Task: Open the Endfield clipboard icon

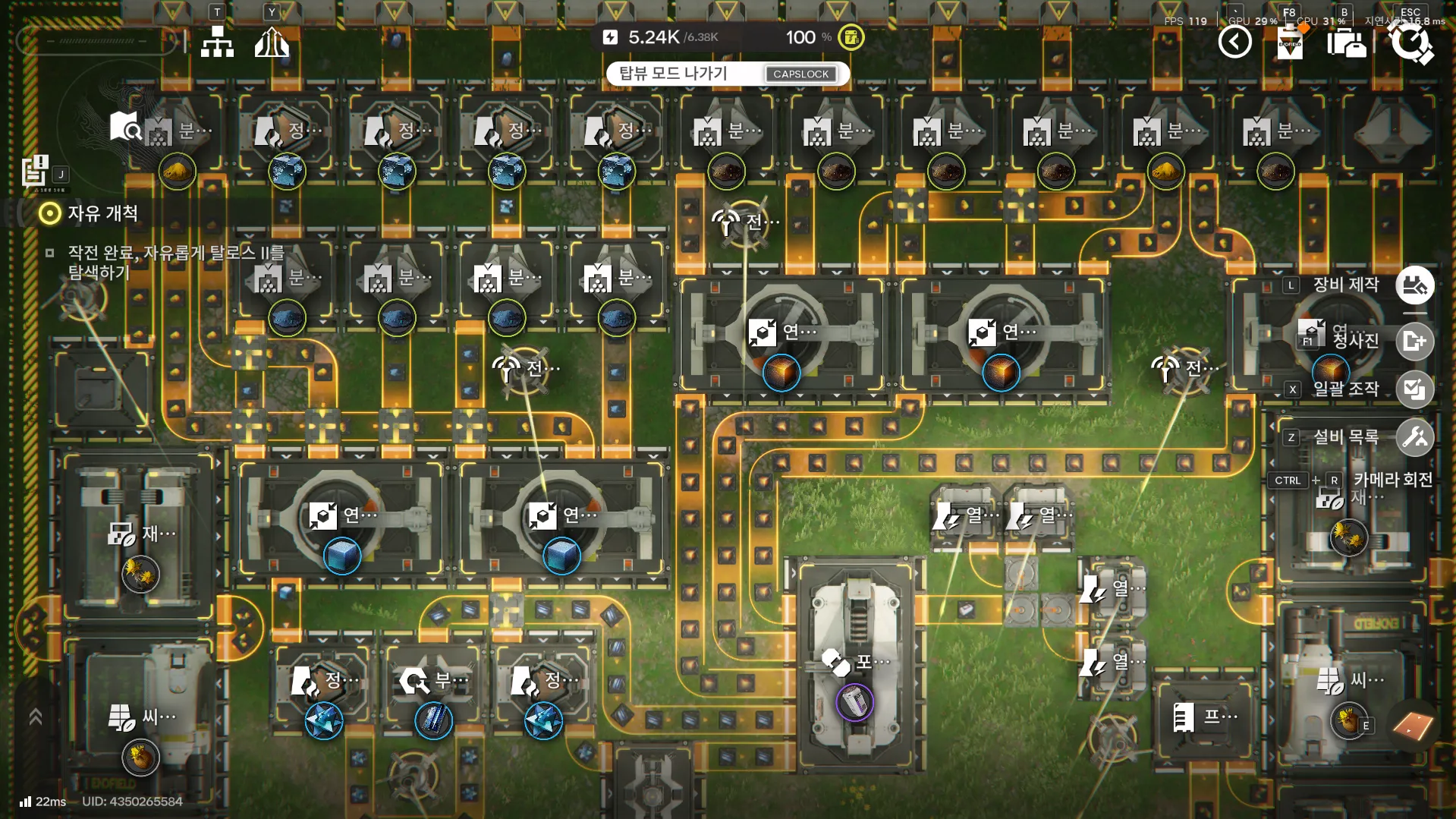Action: pyautogui.click(x=1290, y=43)
